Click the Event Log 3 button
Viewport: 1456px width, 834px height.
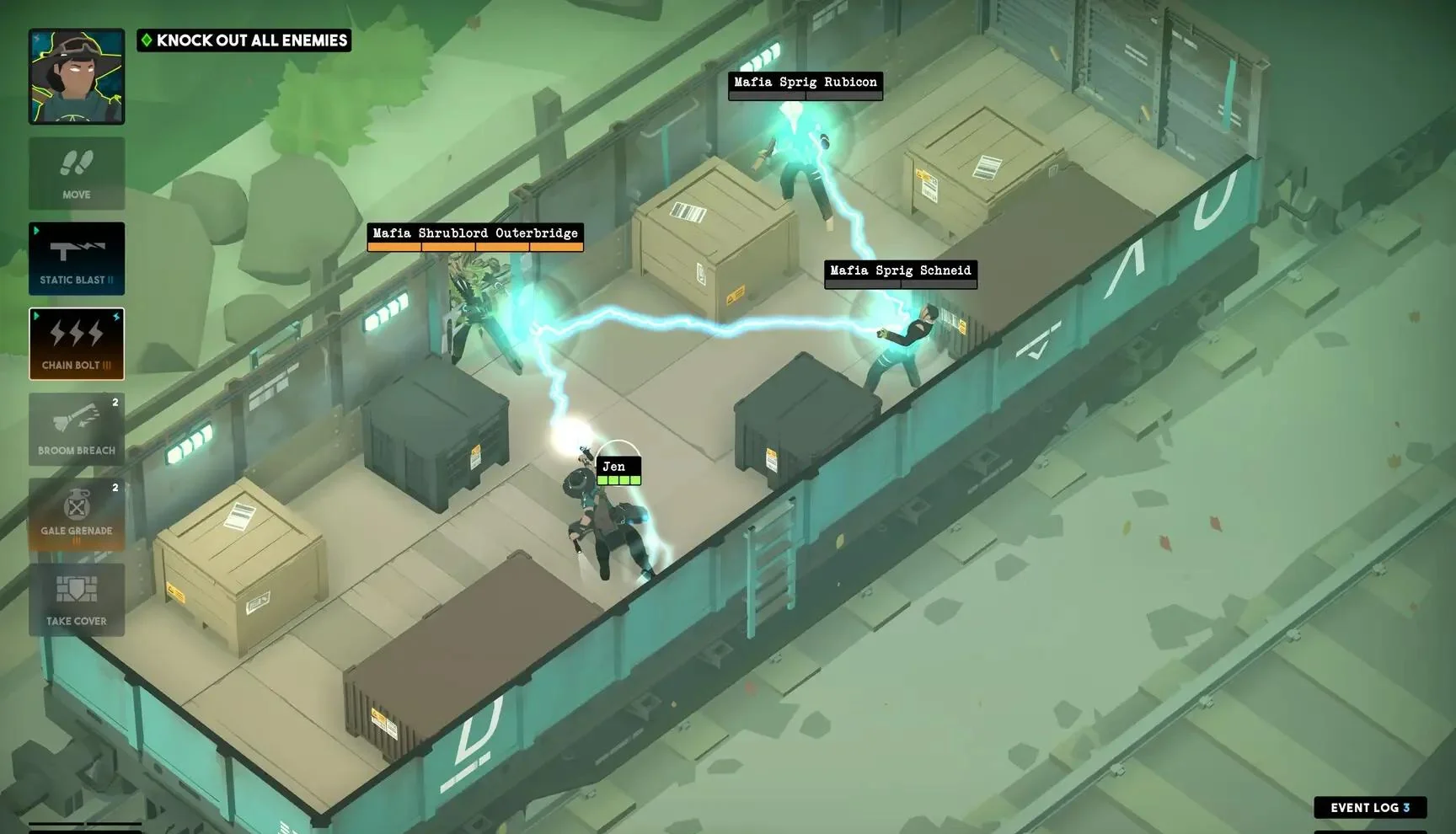[1371, 807]
